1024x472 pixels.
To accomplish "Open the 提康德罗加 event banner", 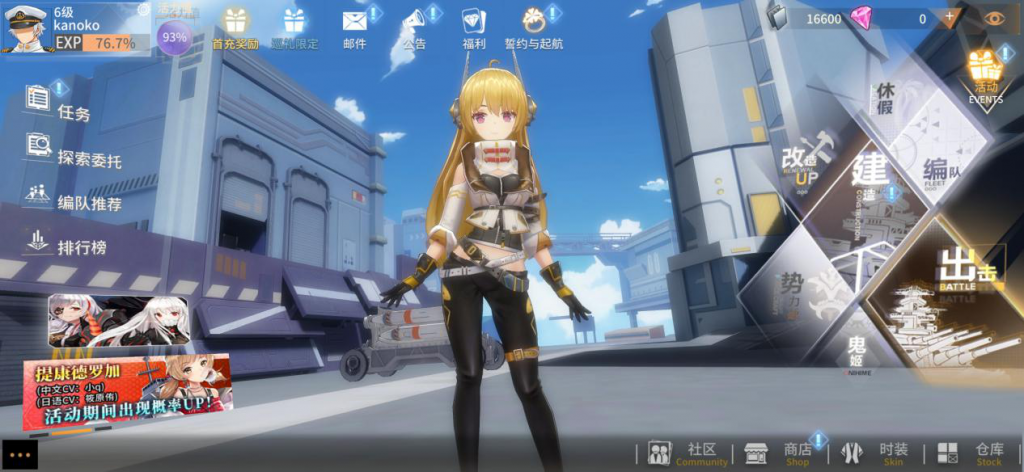I will (127, 390).
